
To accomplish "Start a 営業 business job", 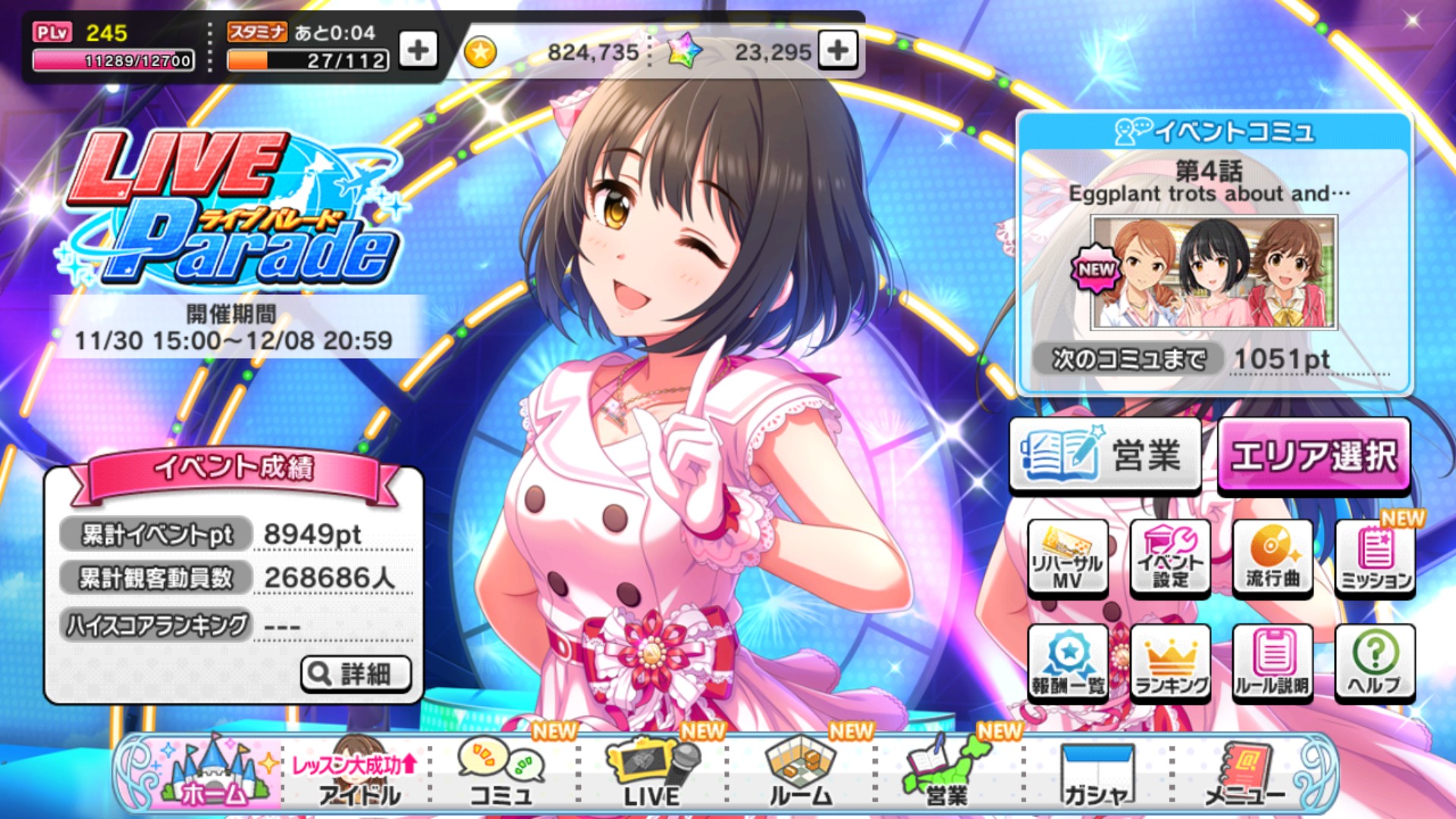I will (x=1106, y=453).
